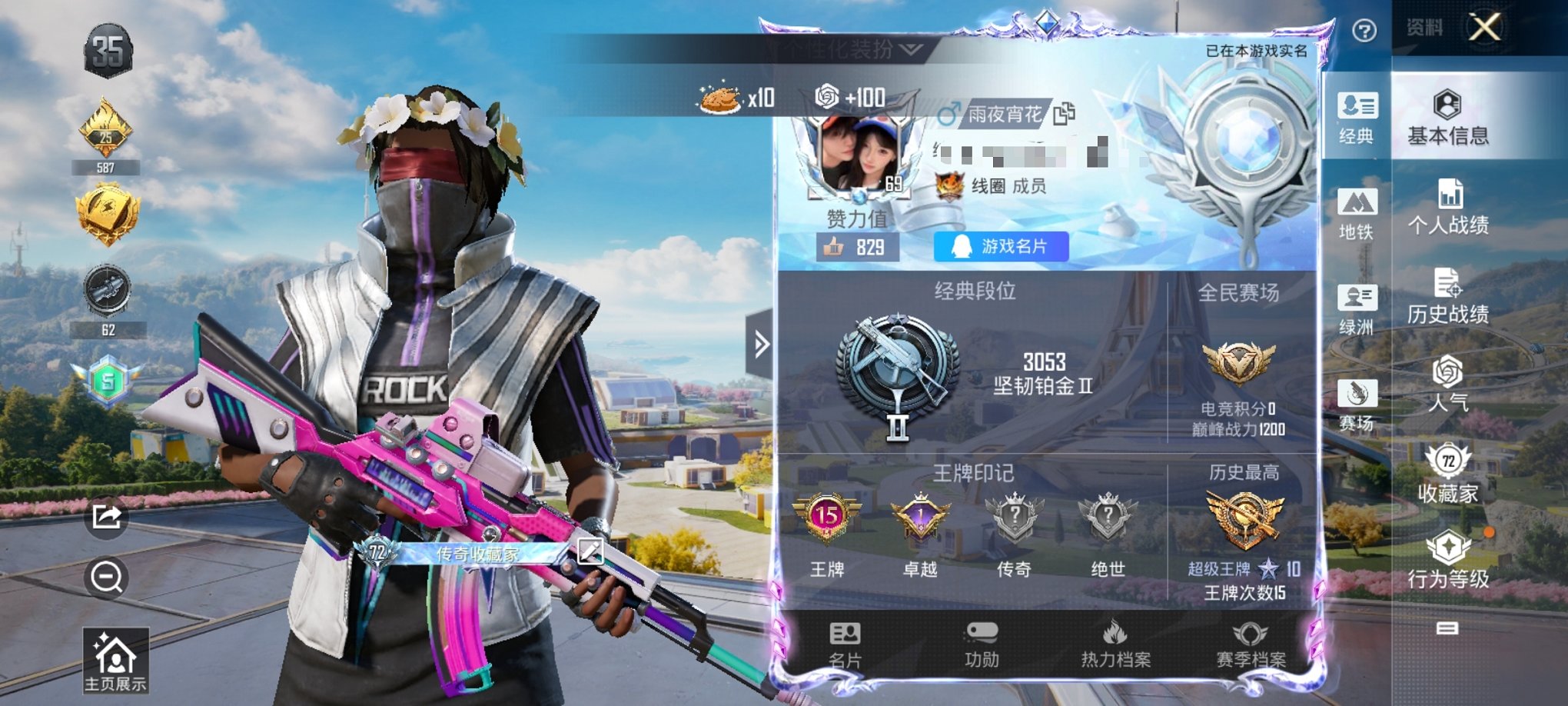
Task: Open the 赛季档案 season archive tab
Action: (1251, 644)
